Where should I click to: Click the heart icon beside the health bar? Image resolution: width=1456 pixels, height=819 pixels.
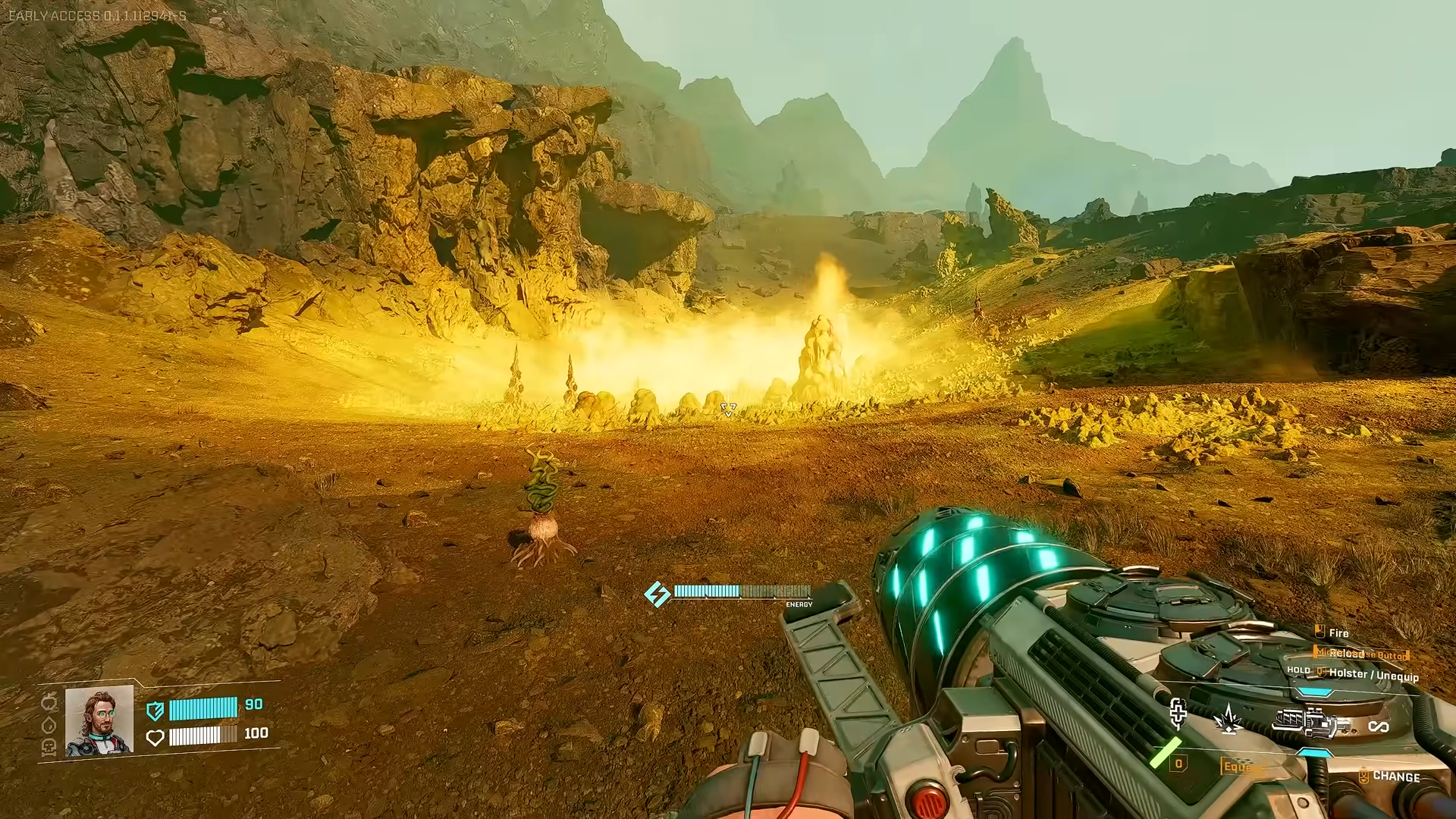[x=155, y=738]
